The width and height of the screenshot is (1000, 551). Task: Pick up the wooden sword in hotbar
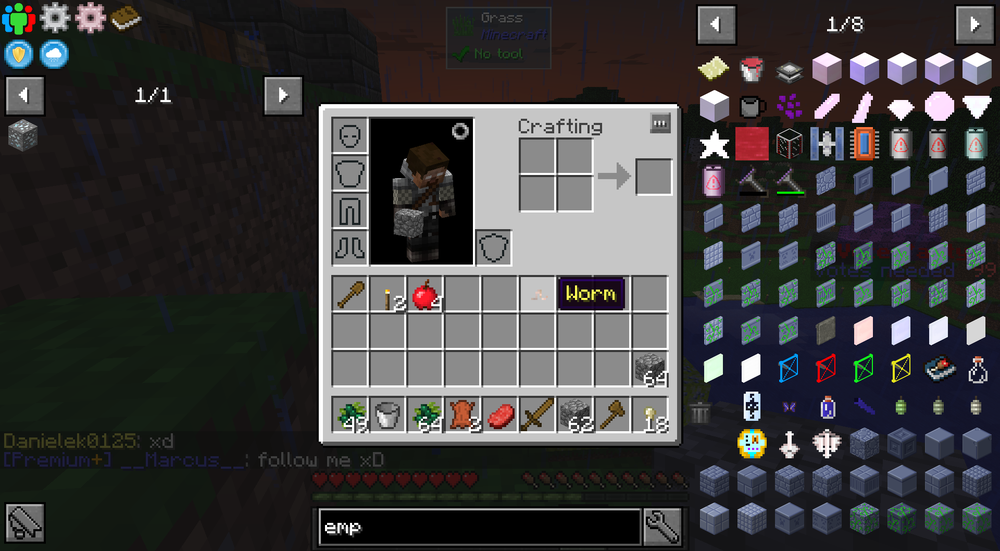click(537, 414)
